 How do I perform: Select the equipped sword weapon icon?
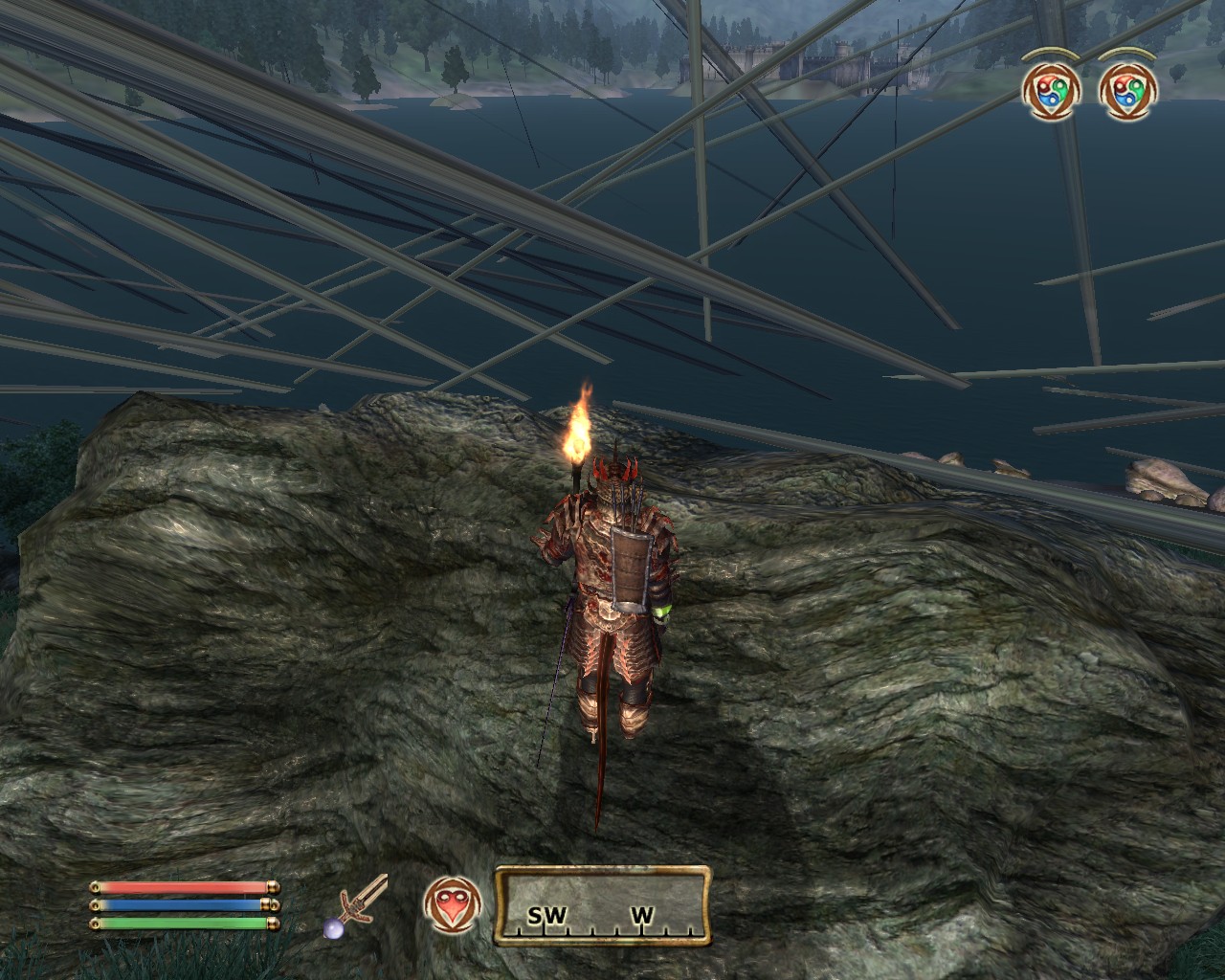363,905
